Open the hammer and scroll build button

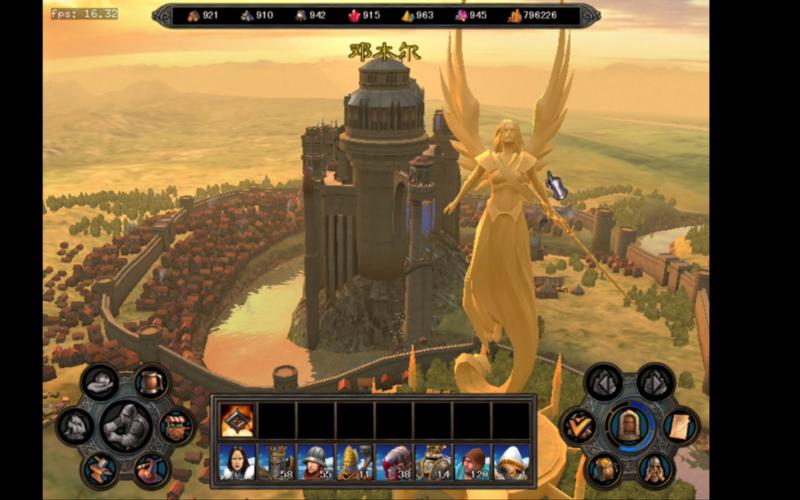99,467
